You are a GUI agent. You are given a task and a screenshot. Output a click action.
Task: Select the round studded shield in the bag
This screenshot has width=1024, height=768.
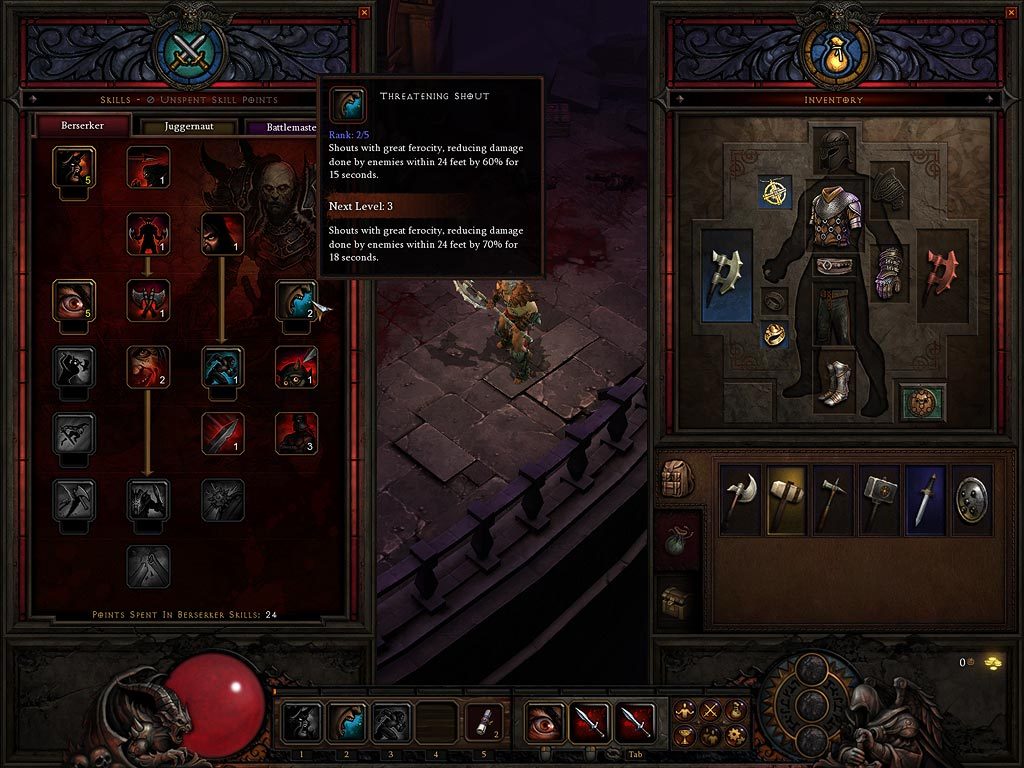(x=972, y=498)
